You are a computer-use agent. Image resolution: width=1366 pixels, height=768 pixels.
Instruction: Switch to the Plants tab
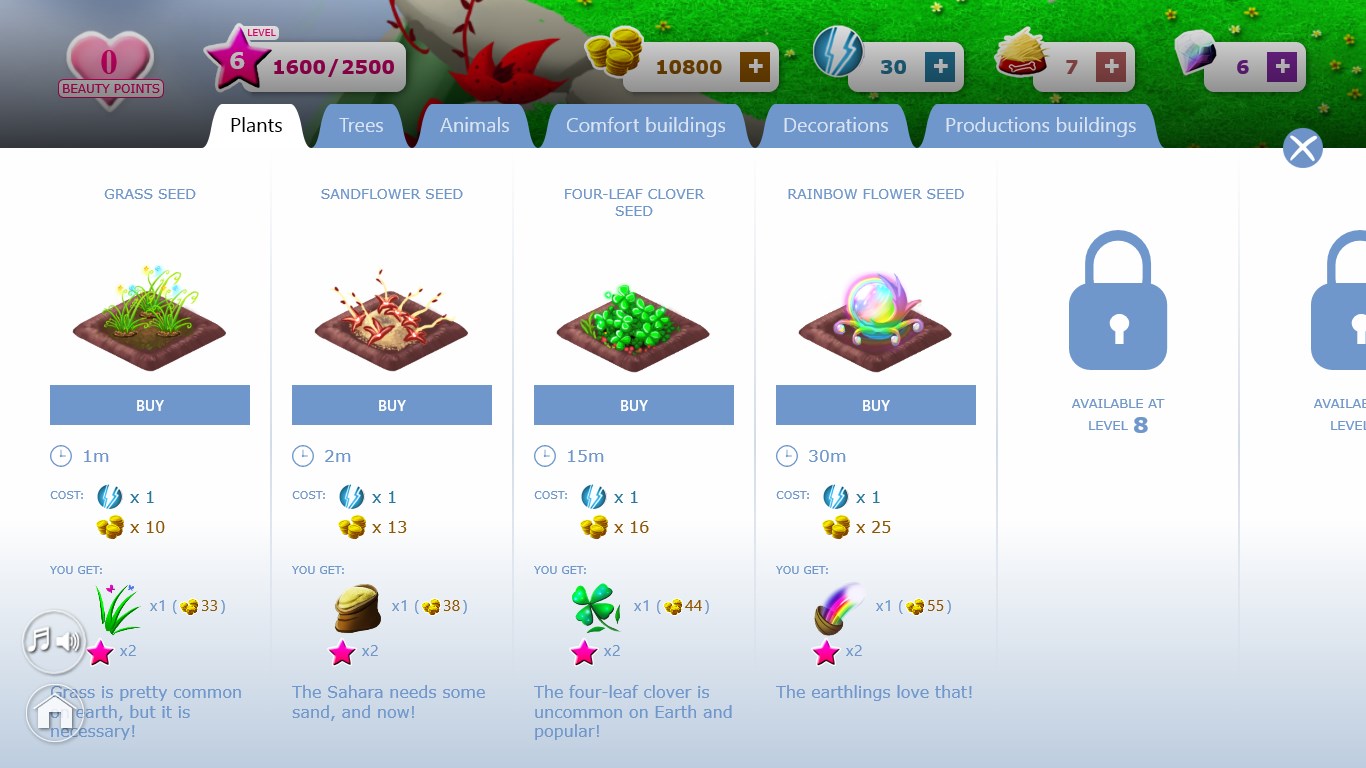[x=256, y=126]
